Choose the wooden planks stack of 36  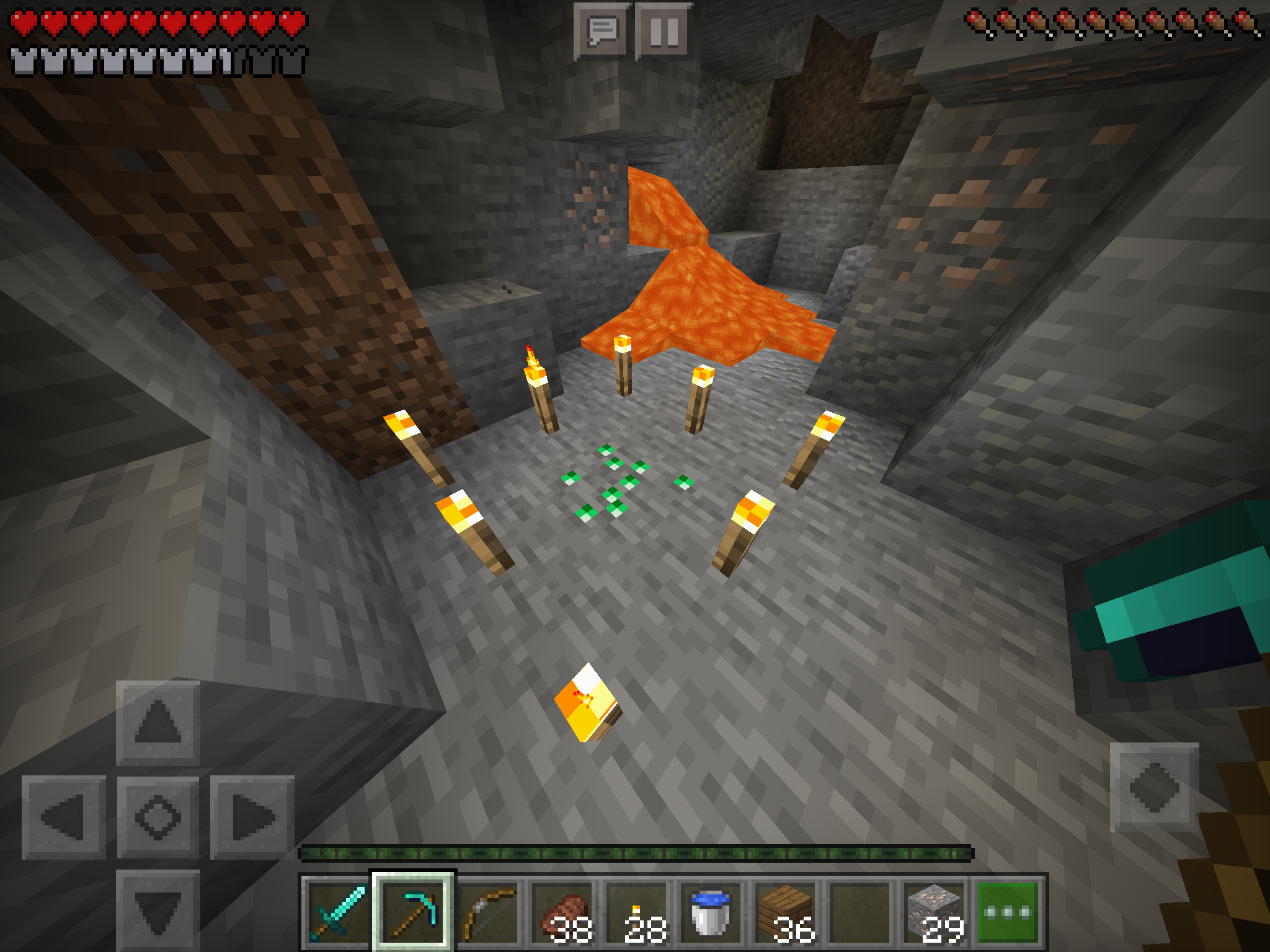coord(786,911)
